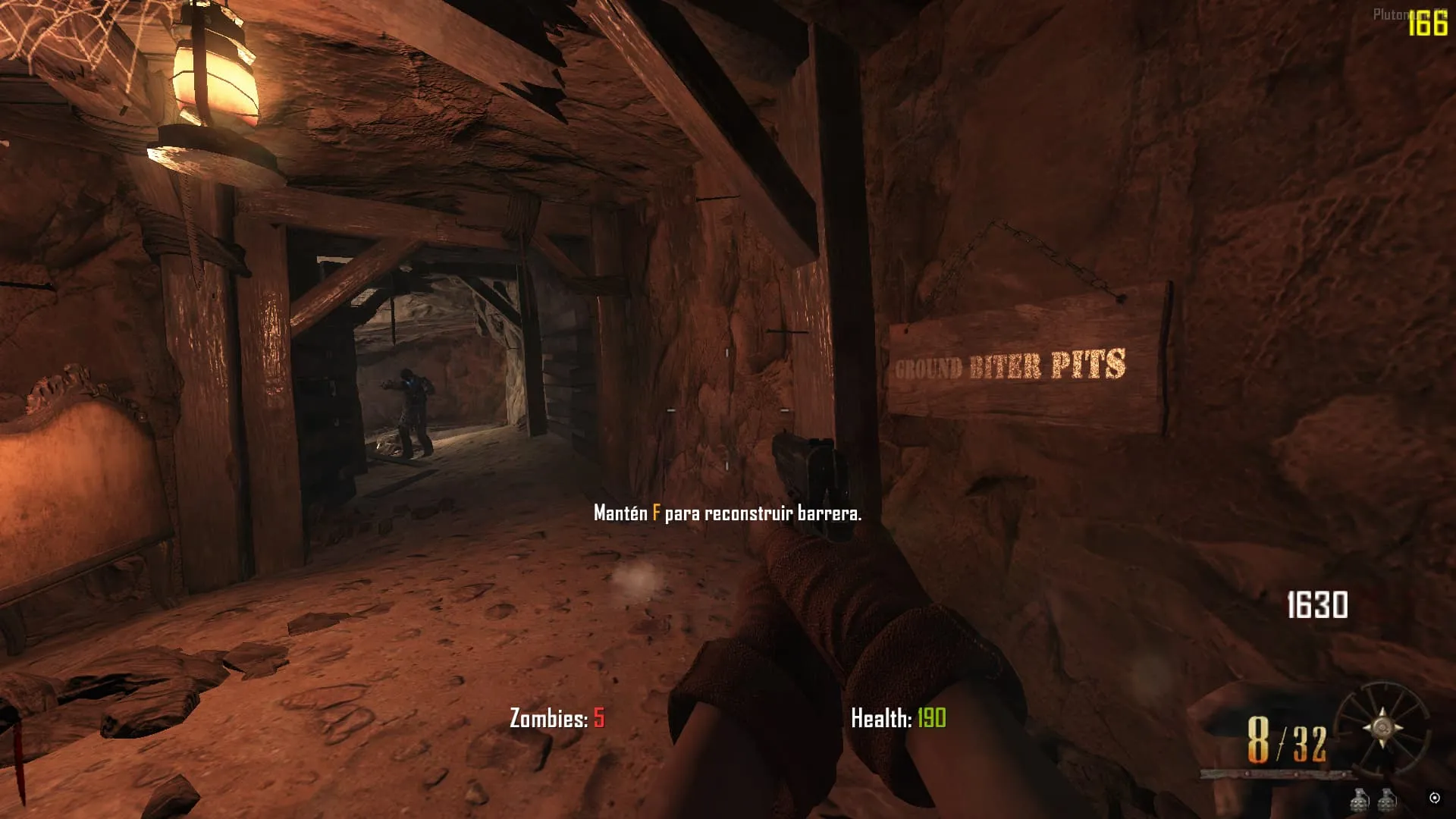
Task: Click the white circular overlay icon
Action: coord(1434,797)
